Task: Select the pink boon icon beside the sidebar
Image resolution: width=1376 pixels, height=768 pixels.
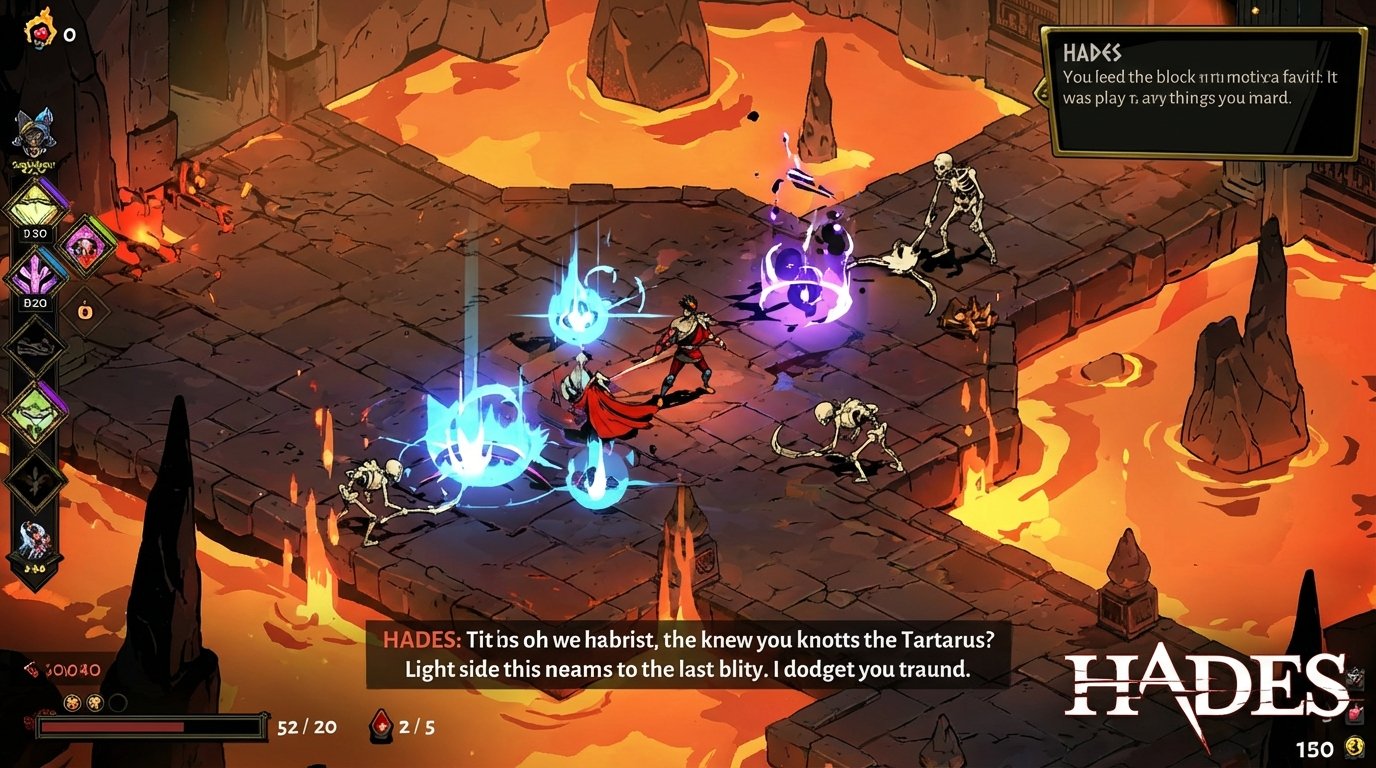Action: click(86, 246)
